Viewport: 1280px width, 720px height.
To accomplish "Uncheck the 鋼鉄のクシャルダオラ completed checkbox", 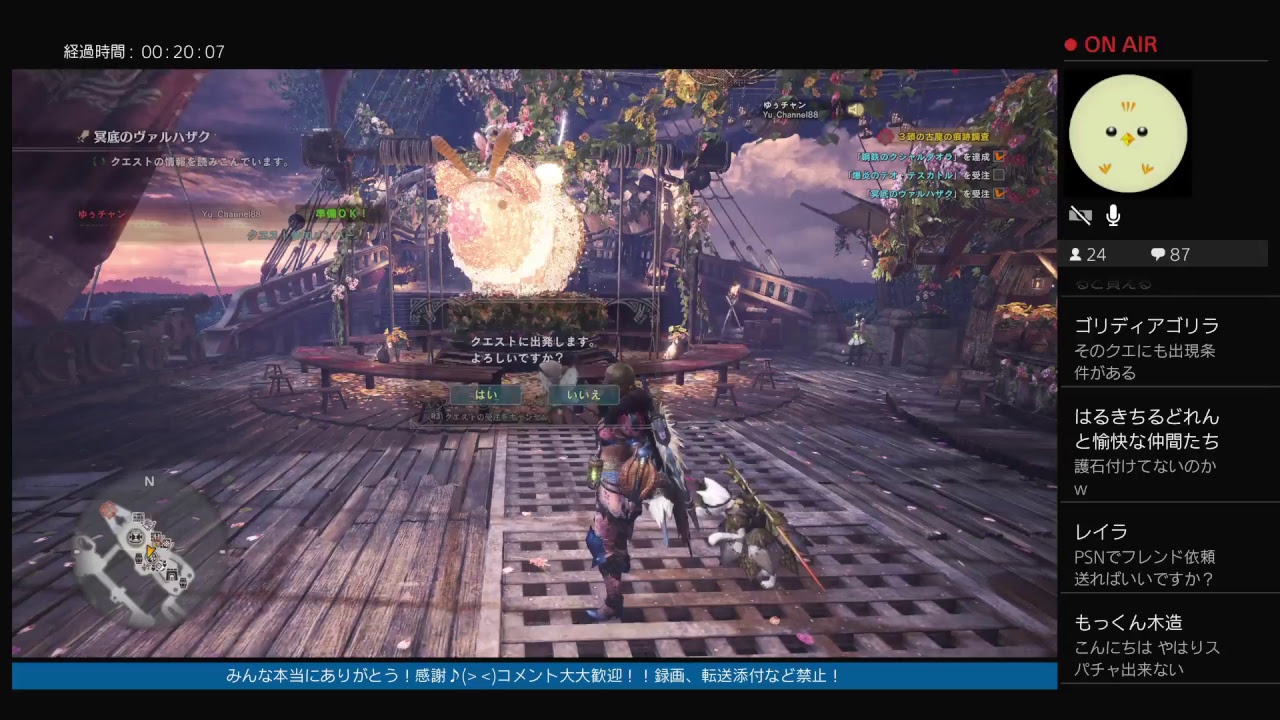I will 998,157.
